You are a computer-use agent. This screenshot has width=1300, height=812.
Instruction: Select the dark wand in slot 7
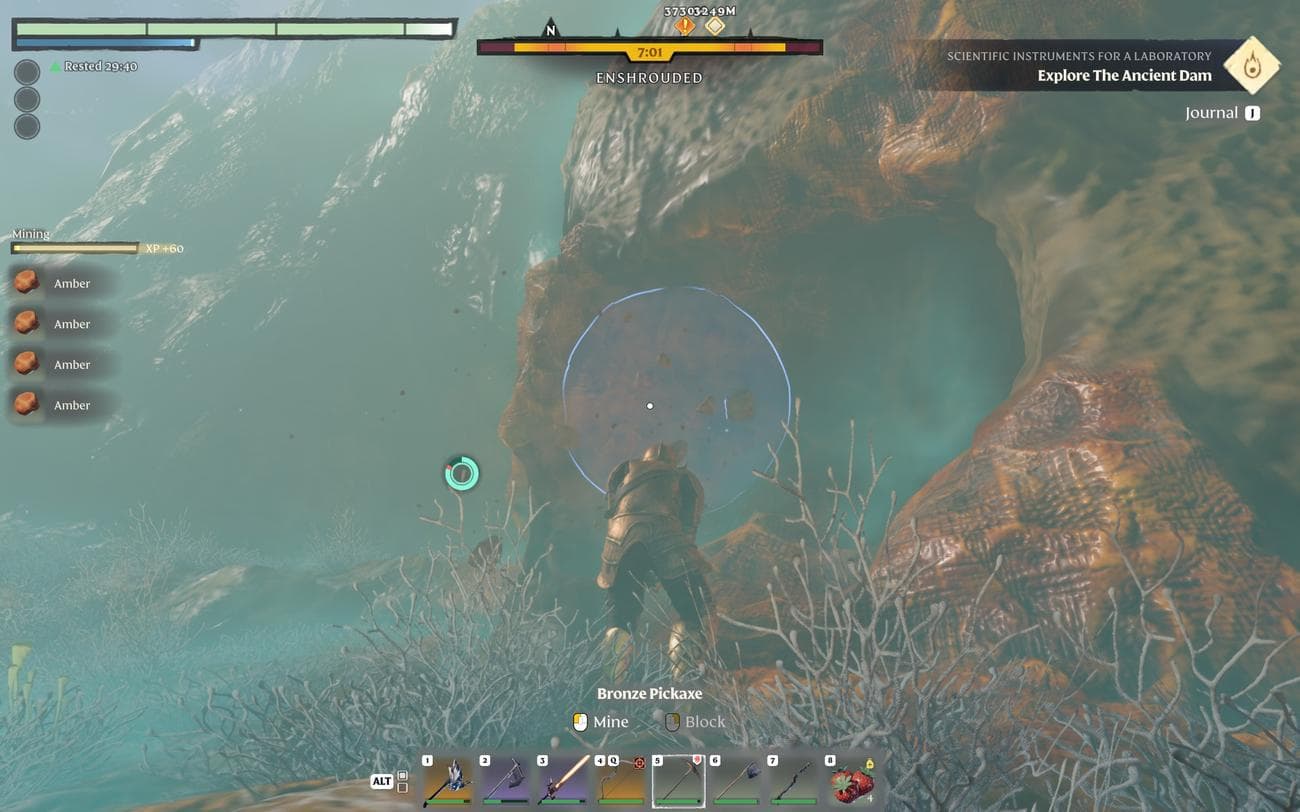(794, 782)
